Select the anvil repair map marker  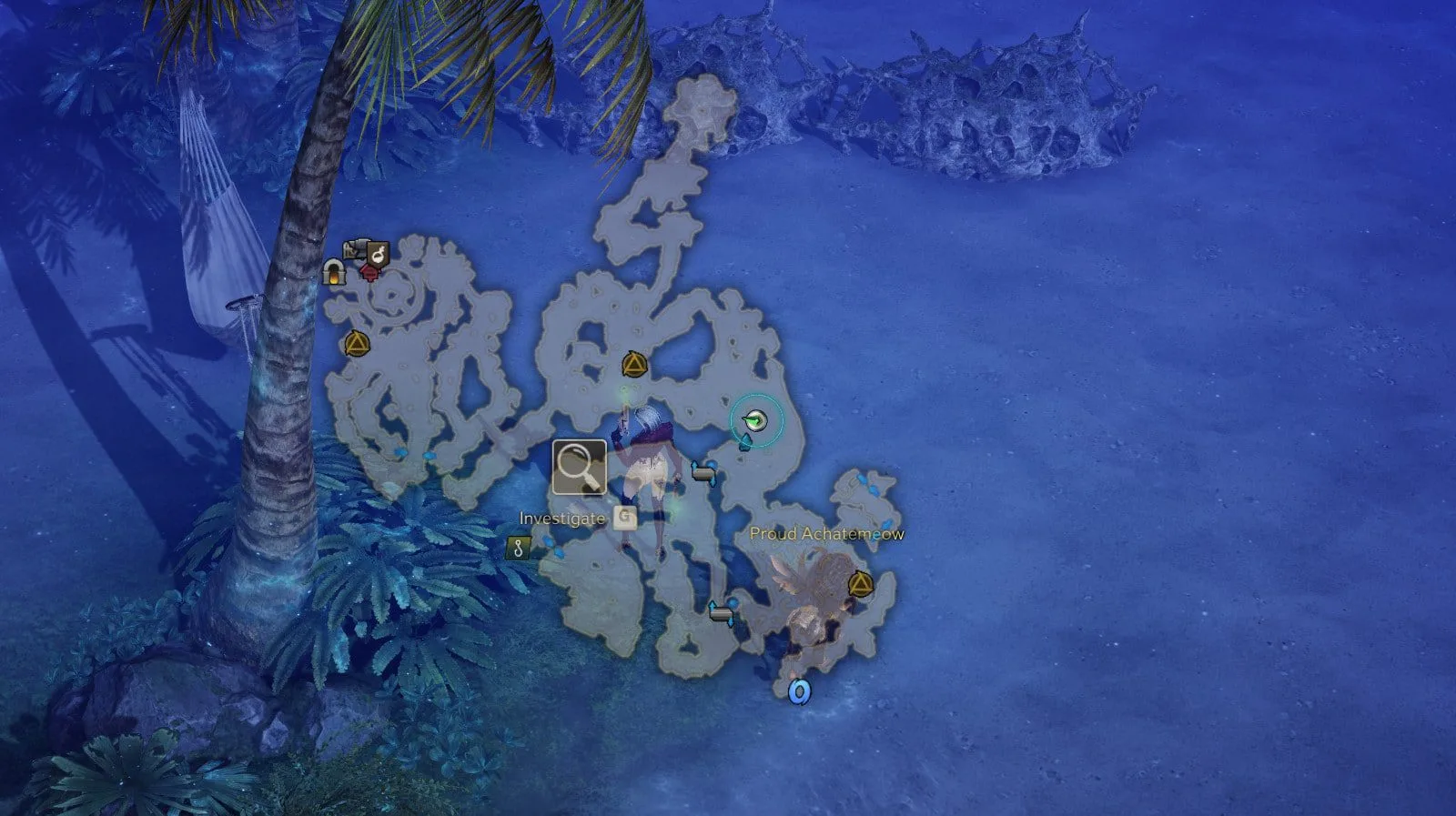pos(354,249)
